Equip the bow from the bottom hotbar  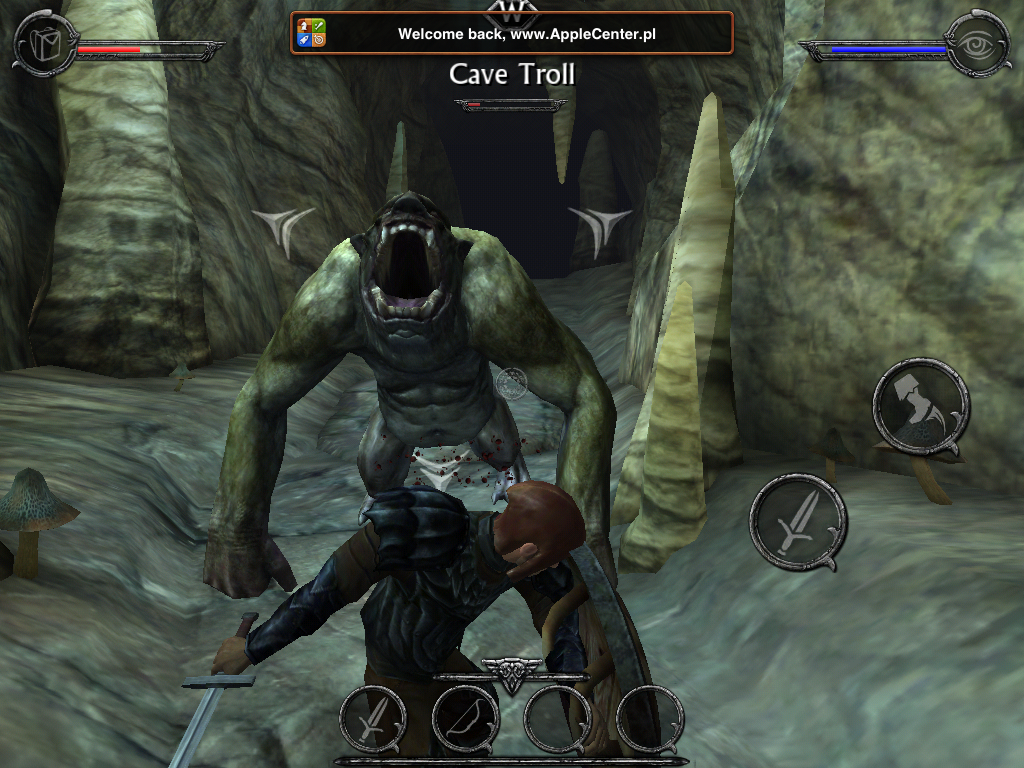(x=465, y=719)
